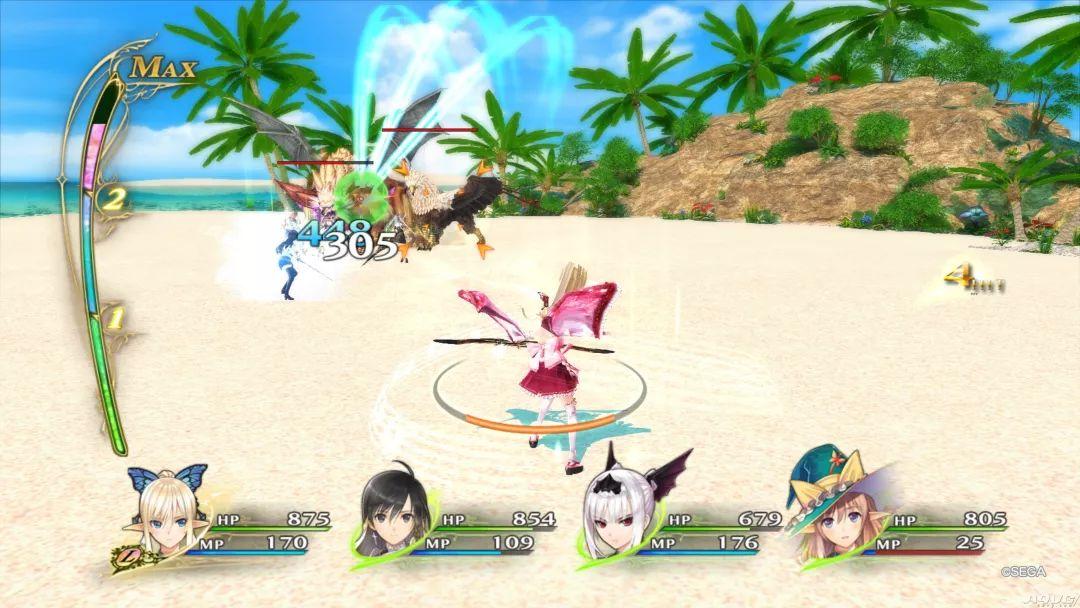Choose the black-haired boy party portrait

(394, 513)
